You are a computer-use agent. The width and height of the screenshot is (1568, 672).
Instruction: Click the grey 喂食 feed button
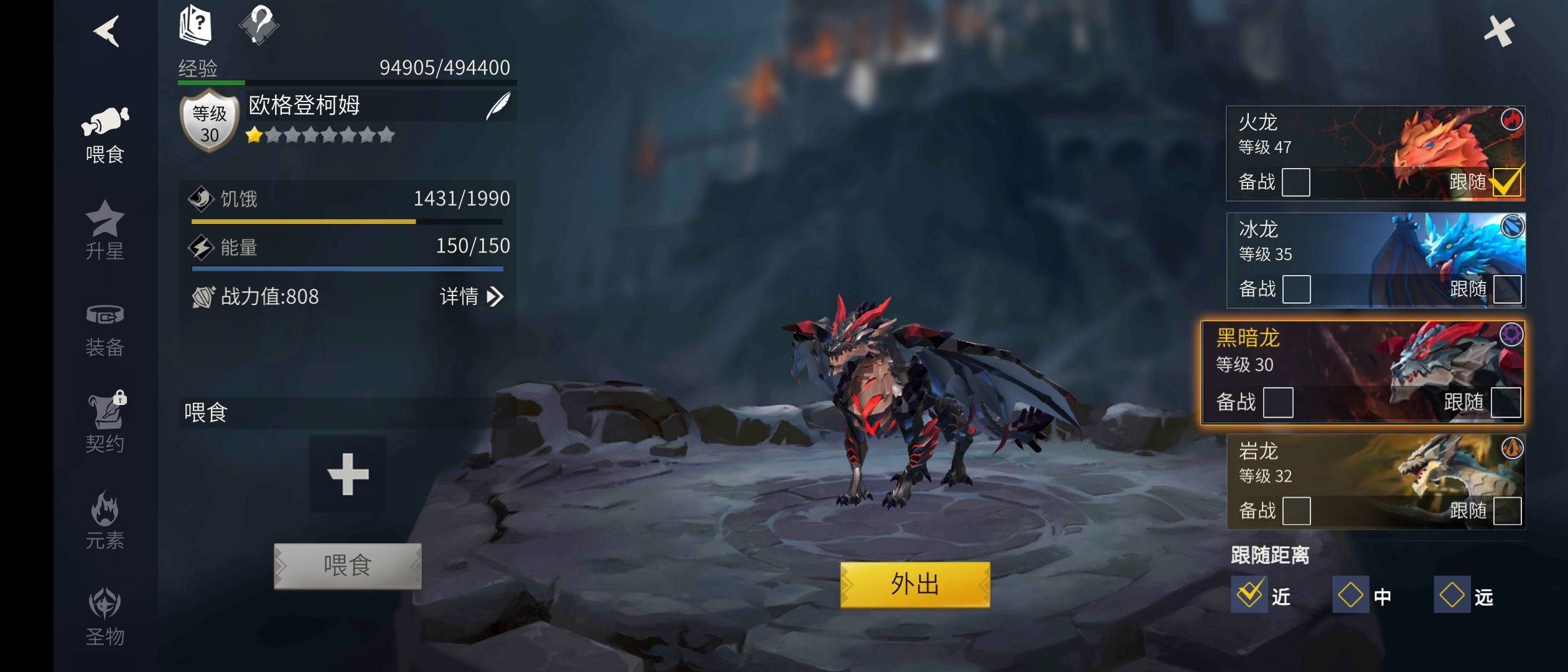point(348,566)
